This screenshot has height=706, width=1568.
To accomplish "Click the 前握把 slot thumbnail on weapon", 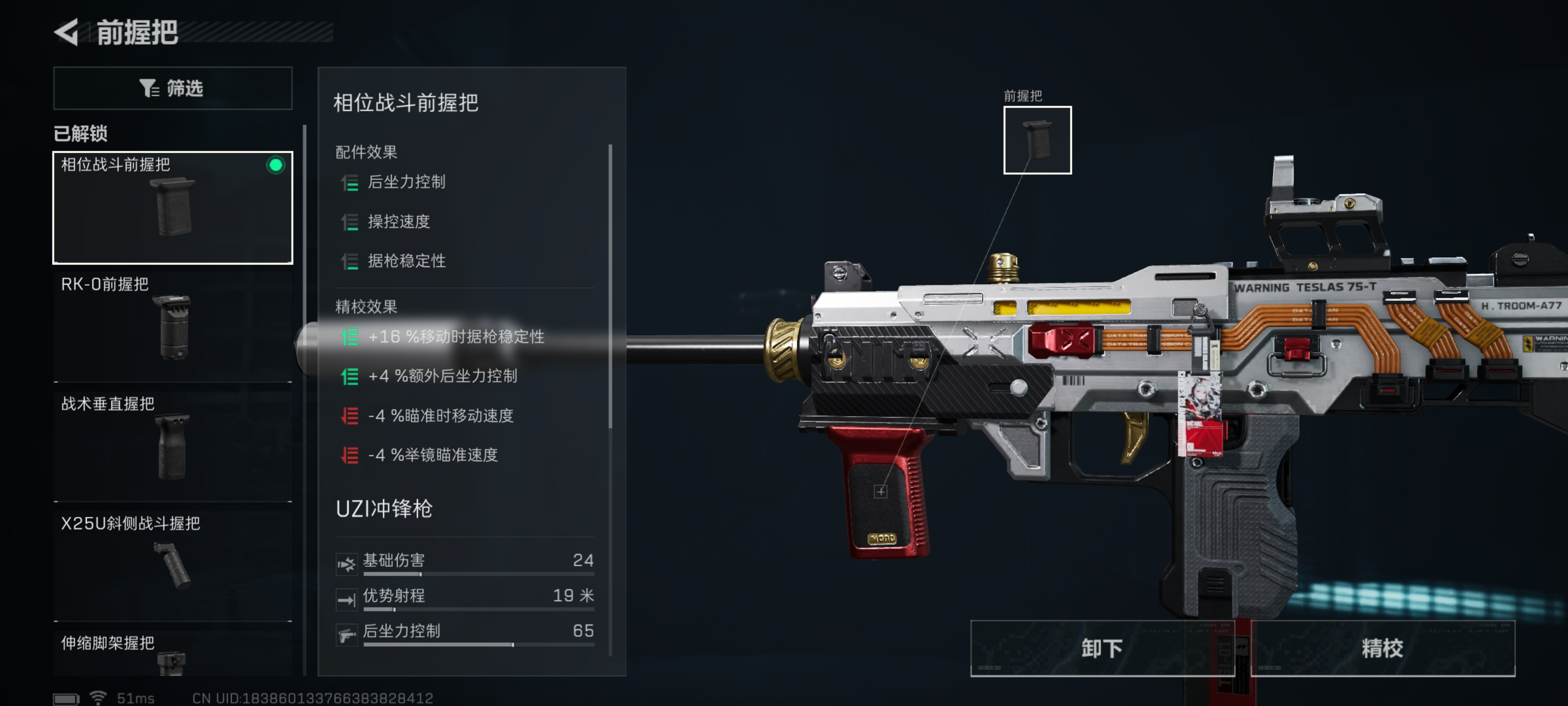I will click(x=1037, y=140).
